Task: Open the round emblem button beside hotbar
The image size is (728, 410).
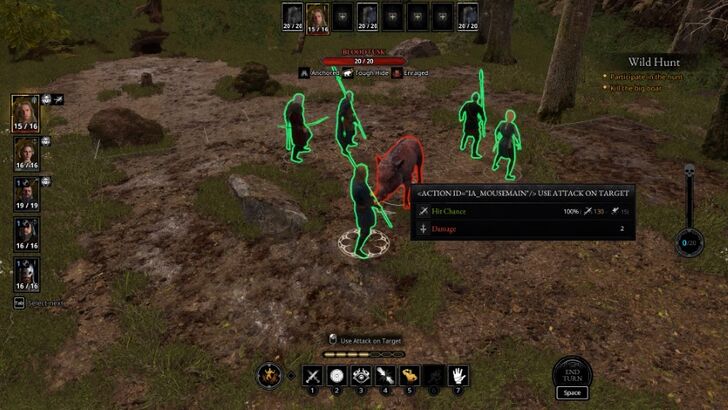Action: pyautogui.click(x=268, y=376)
